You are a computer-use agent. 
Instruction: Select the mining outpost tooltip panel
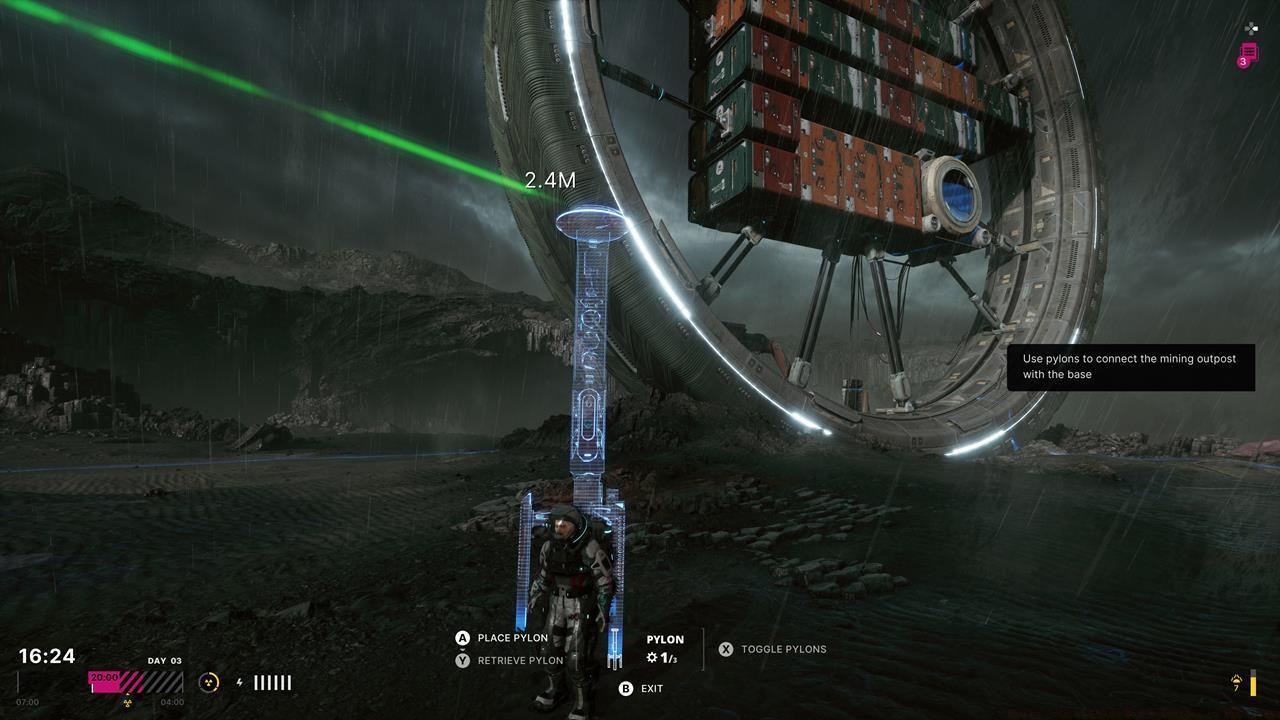tap(1128, 367)
